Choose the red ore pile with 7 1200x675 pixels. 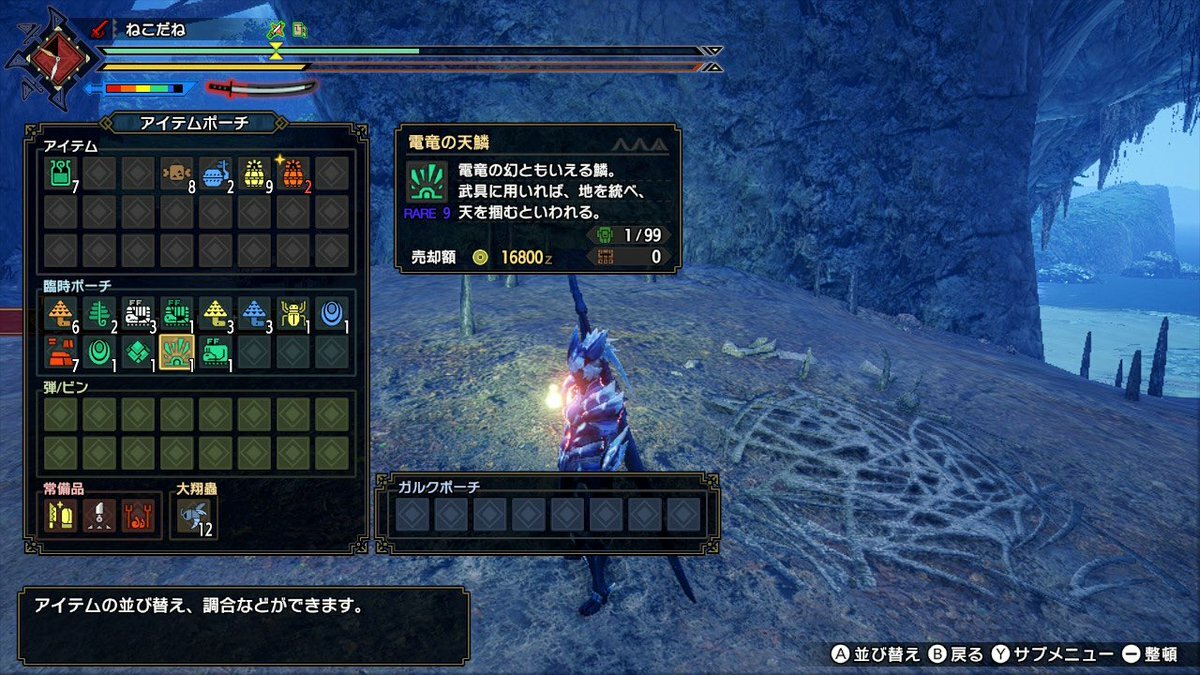pos(60,352)
